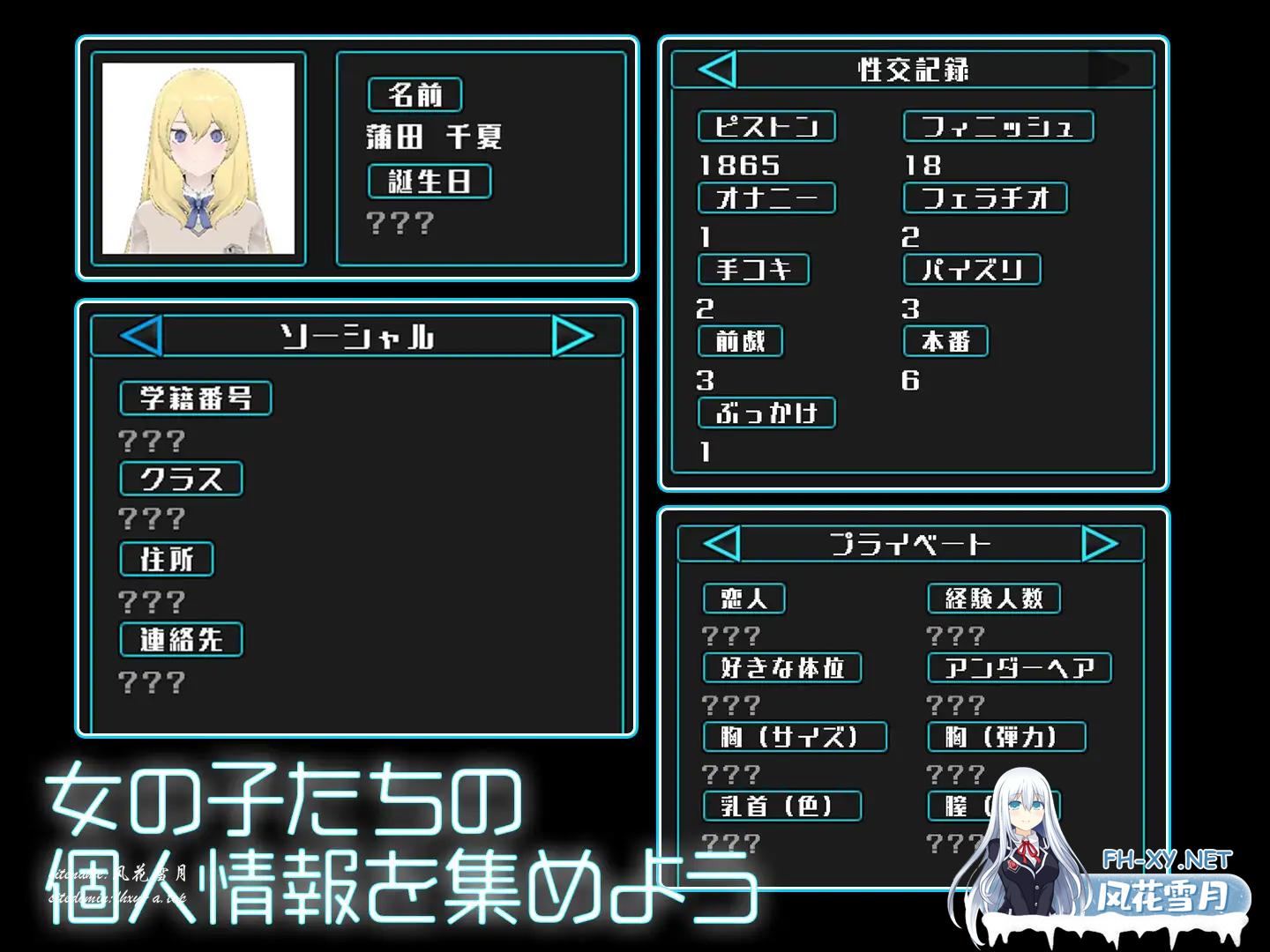
Task: Toggle the 経験人数 entry
Action: 994,599
